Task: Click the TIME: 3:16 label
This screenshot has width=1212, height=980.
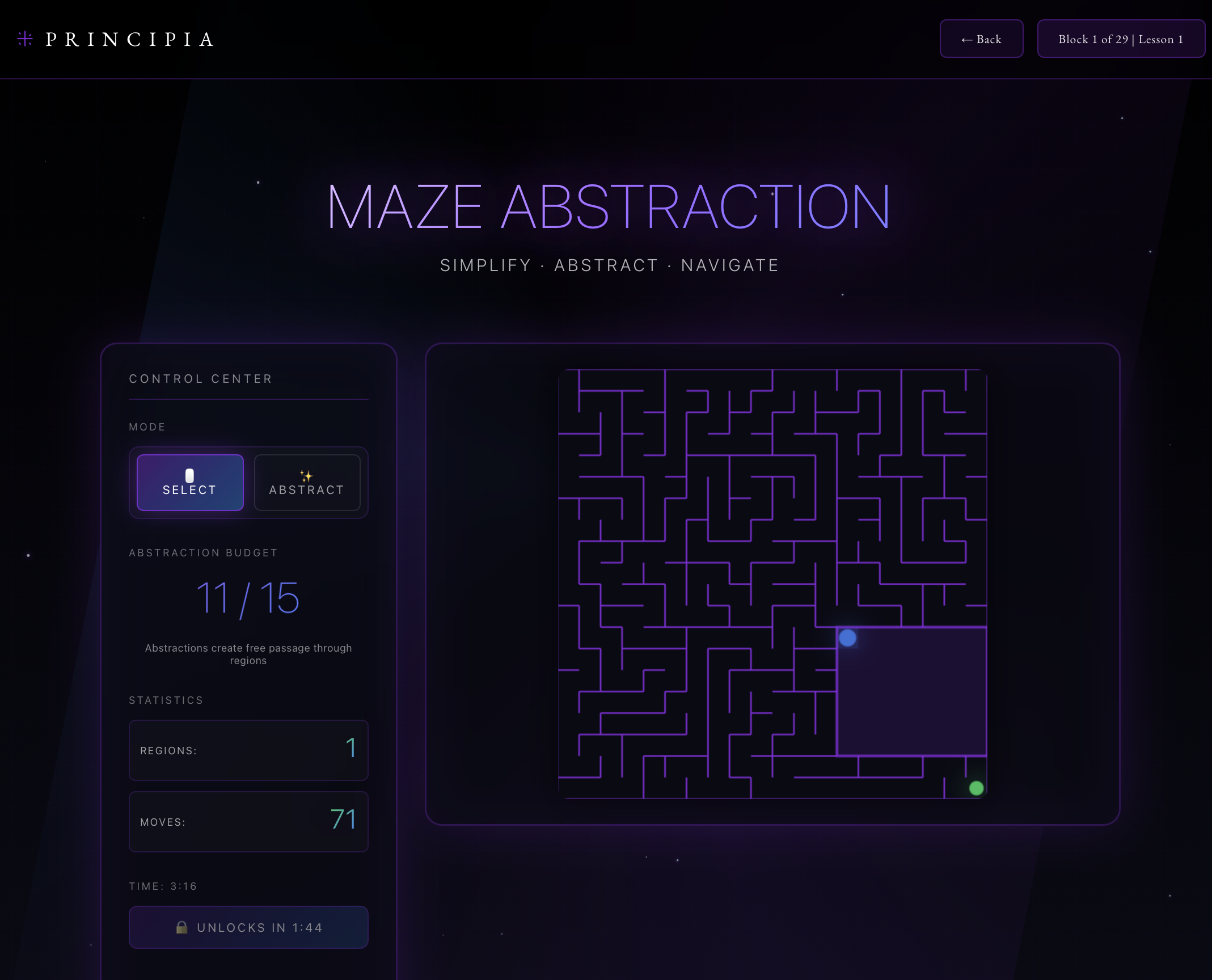Action: (x=163, y=885)
